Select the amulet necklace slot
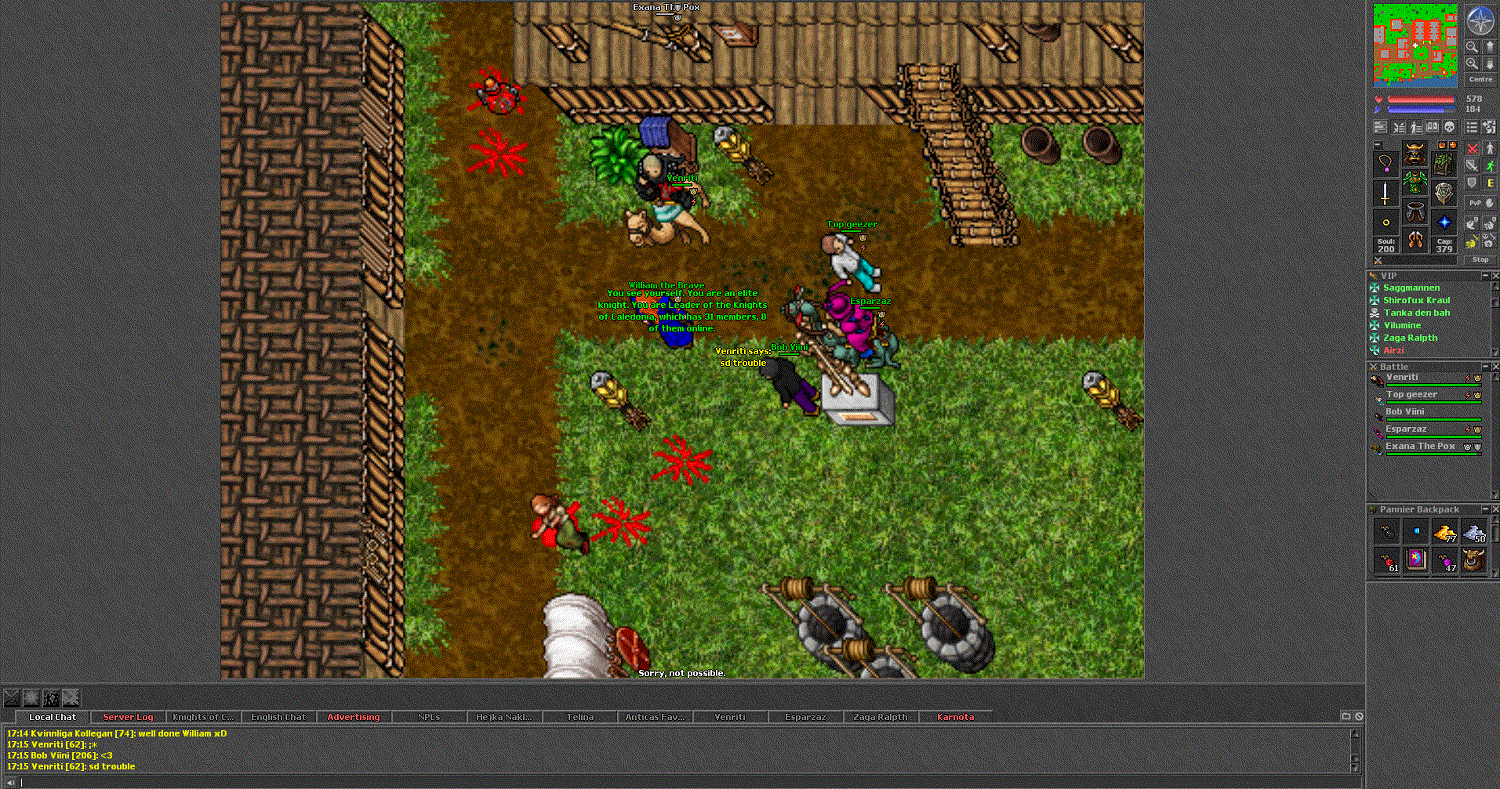Viewport: 1500px width, 789px height. point(1385,161)
